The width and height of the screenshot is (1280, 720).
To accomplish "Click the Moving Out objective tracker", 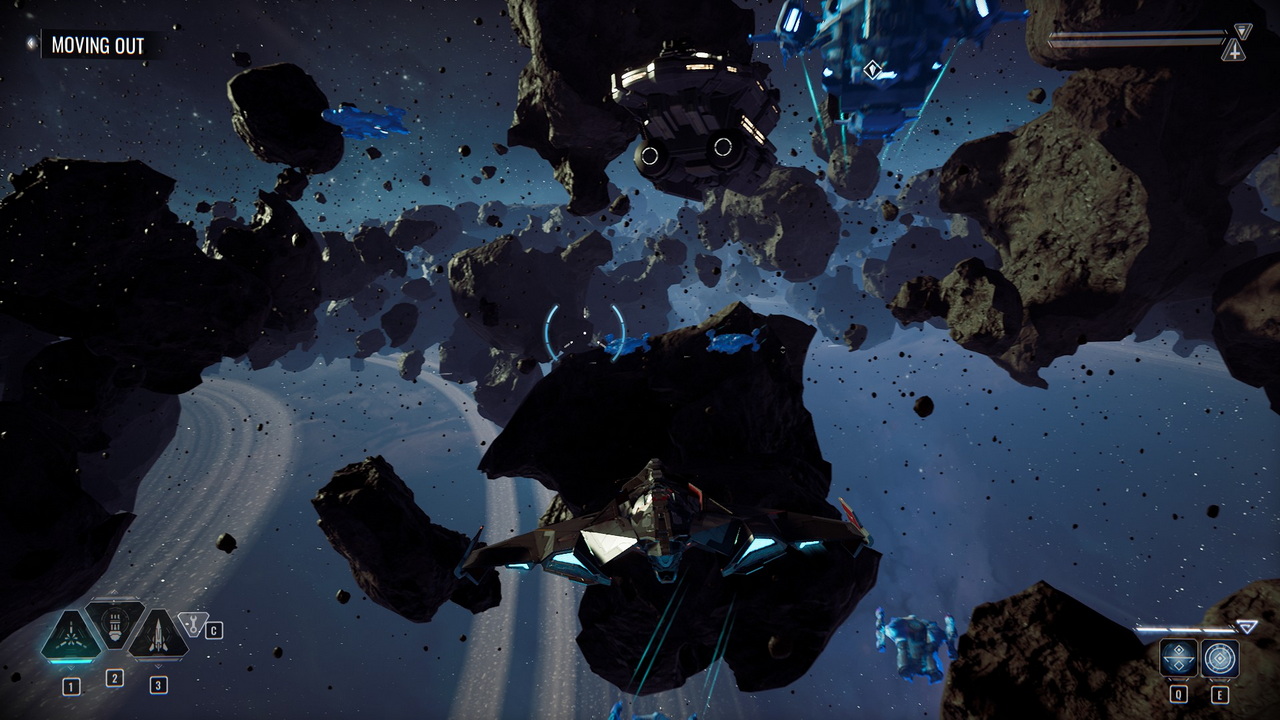I will (97, 45).
